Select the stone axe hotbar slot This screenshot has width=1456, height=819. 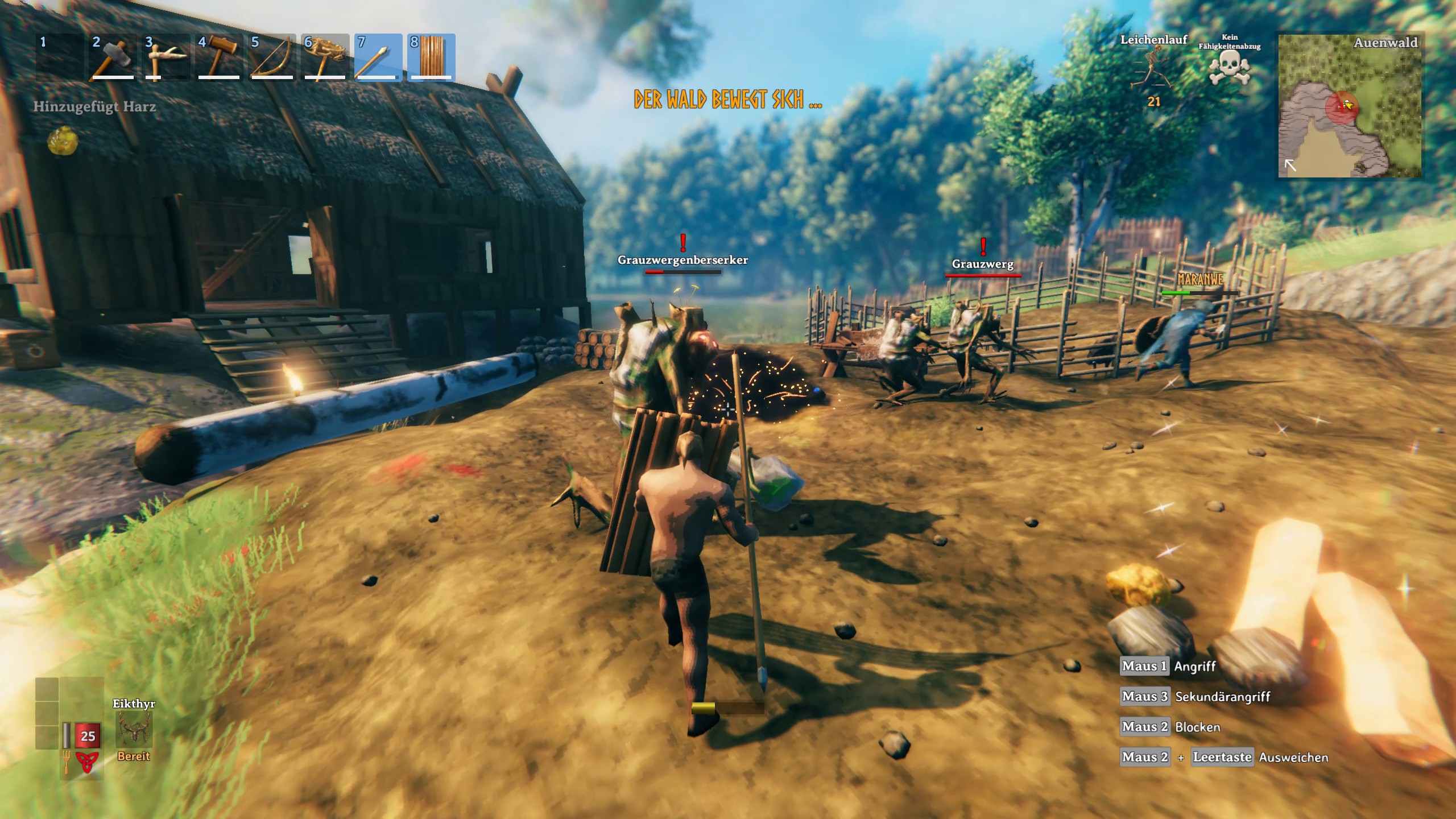tap(112, 58)
